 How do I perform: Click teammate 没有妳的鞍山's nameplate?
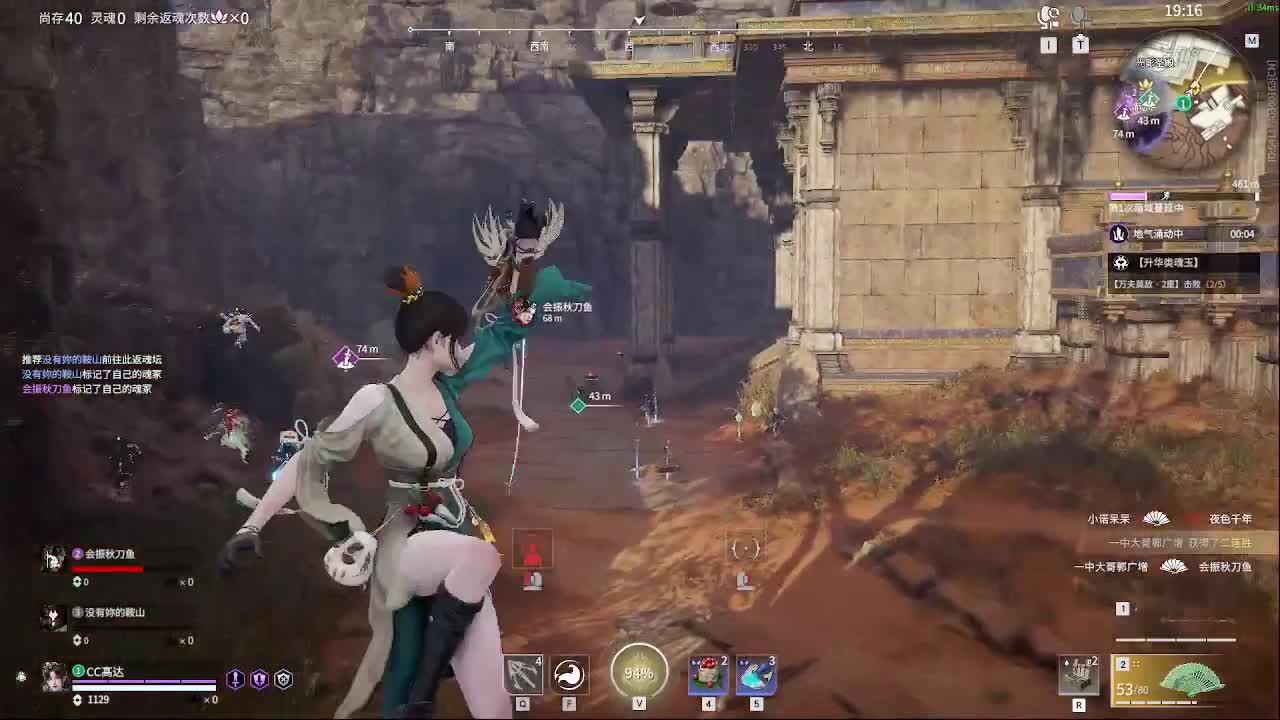point(112,614)
